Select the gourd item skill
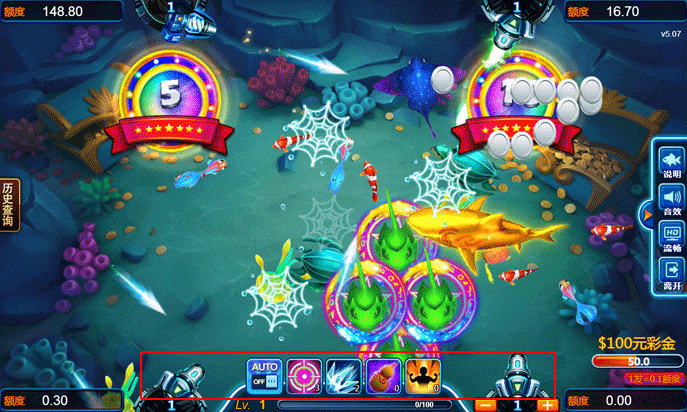Image resolution: width=687 pixels, height=412 pixels. [x=383, y=375]
